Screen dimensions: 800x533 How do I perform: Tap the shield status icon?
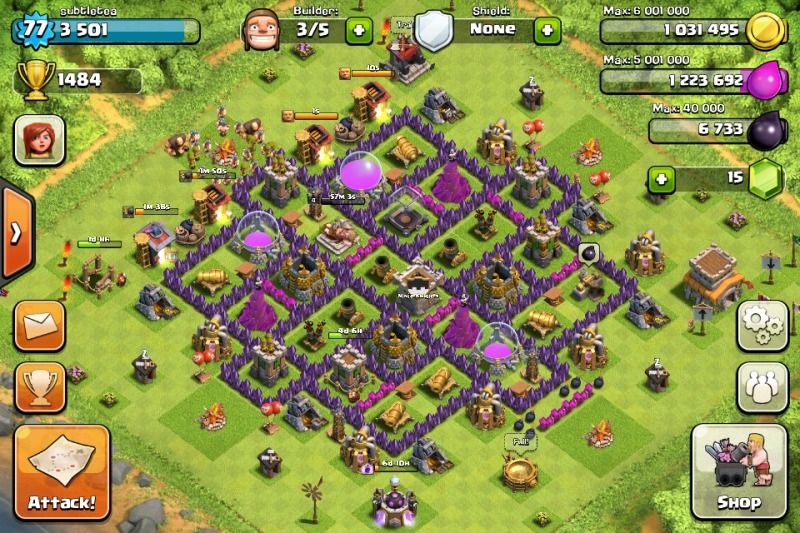click(x=435, y=28)
